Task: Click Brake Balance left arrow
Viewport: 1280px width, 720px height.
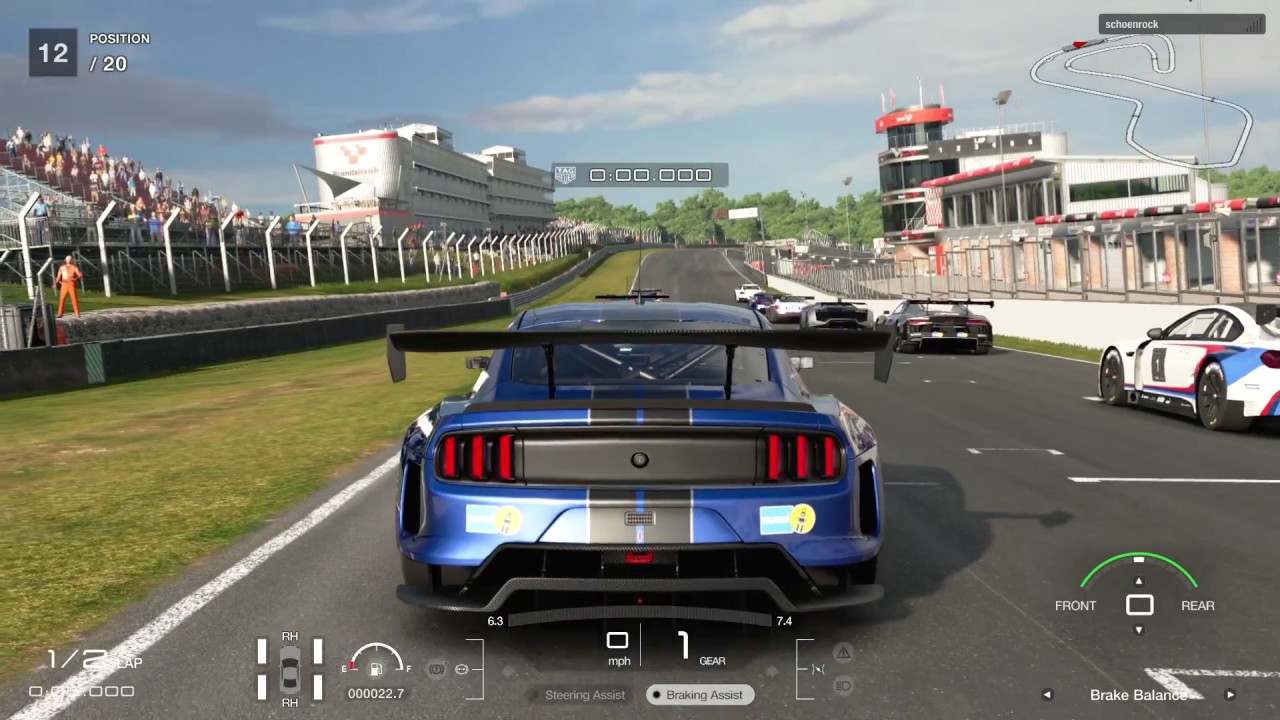Action: click(x=1047, y=695)
